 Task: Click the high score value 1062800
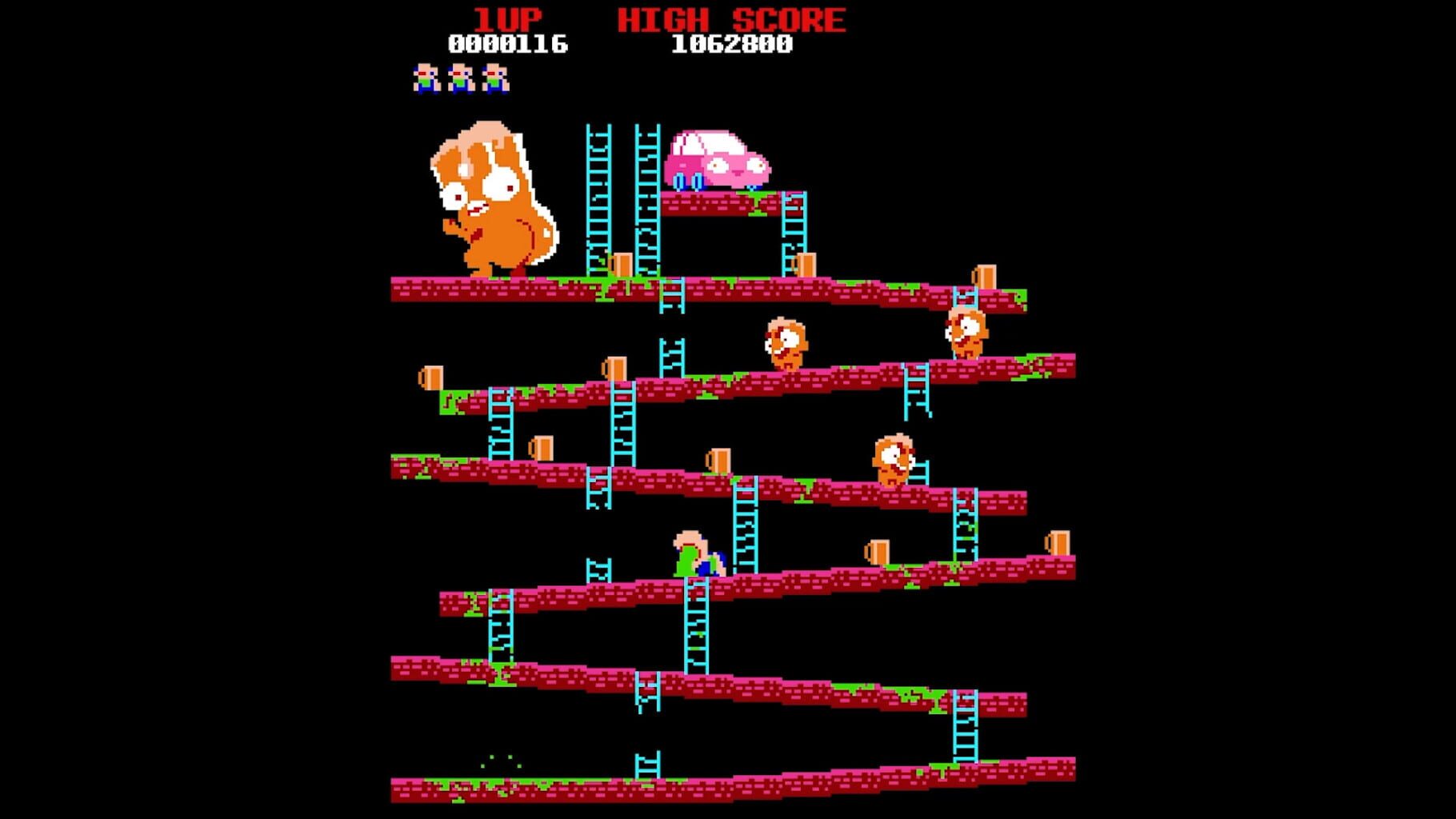pos(732,46)
